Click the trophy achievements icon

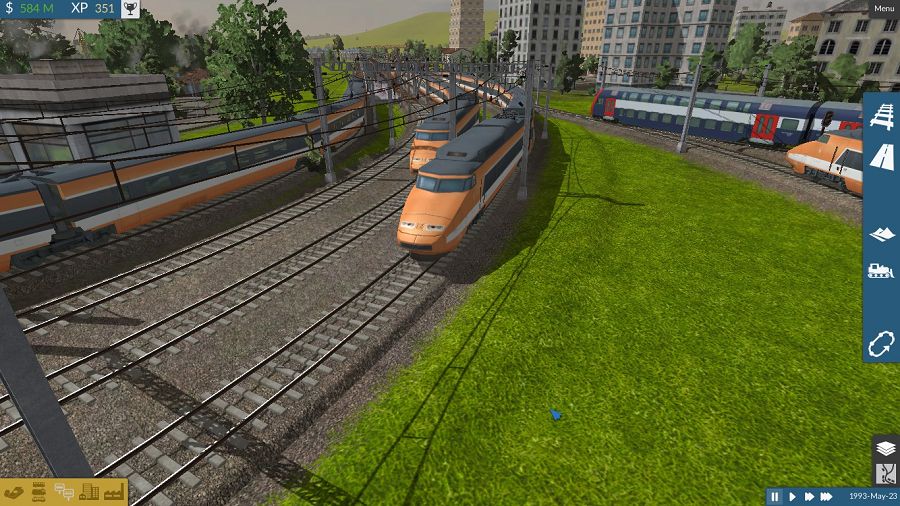click(x=130, y=10)
